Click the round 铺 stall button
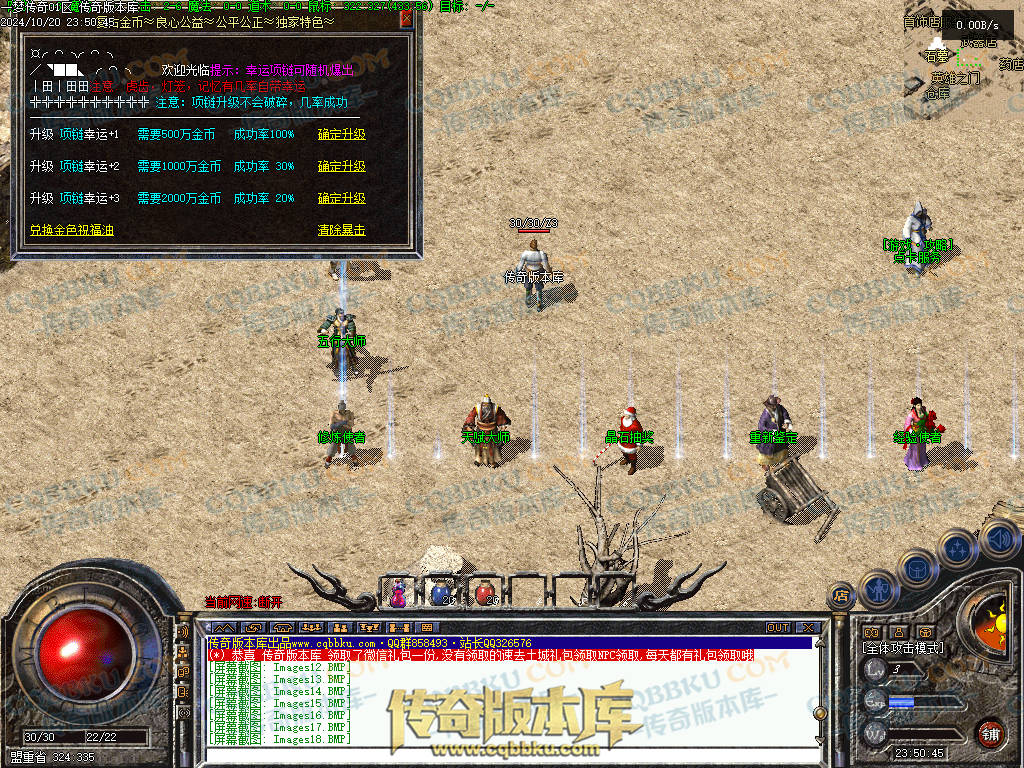The height and width of the screenshot is (768, 1024). pyautogui.click(x=989, y=733)
